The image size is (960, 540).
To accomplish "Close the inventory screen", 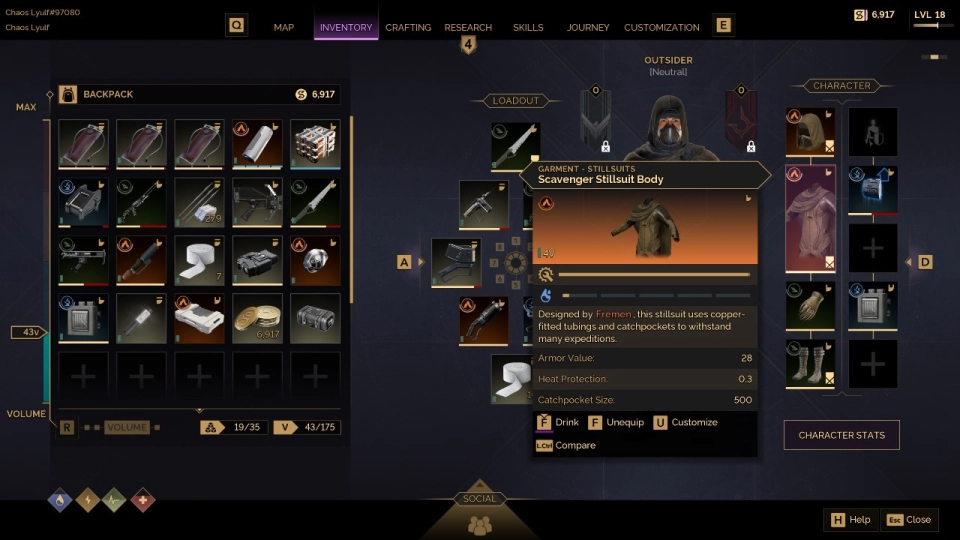I will (909, 520).
